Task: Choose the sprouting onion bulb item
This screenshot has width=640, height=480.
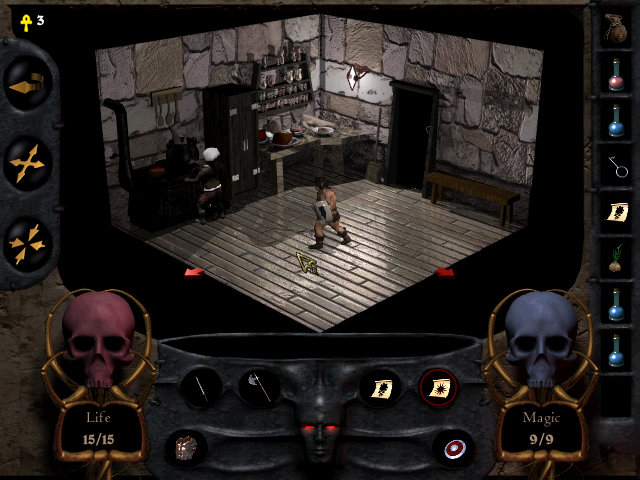Action: tap(616, 258)
